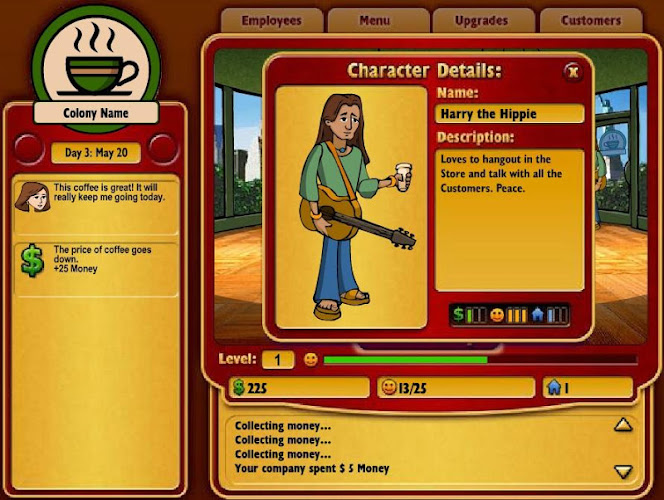Switch to the Employees tab

coord(271,20)
